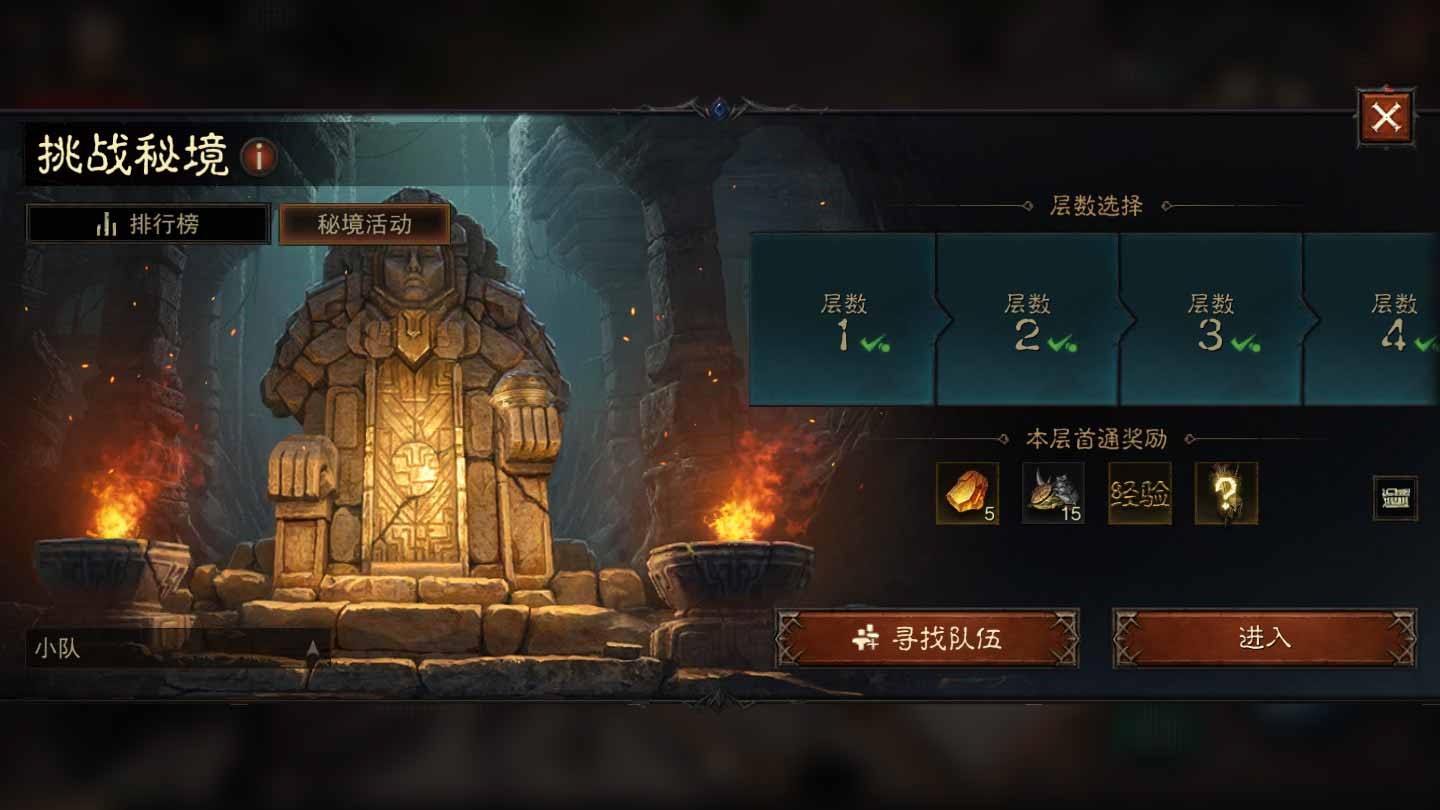This screenshot has width=1440, height=810.
Task: Click the team figure icon on 寻找队伍 button
Action: 866,638
